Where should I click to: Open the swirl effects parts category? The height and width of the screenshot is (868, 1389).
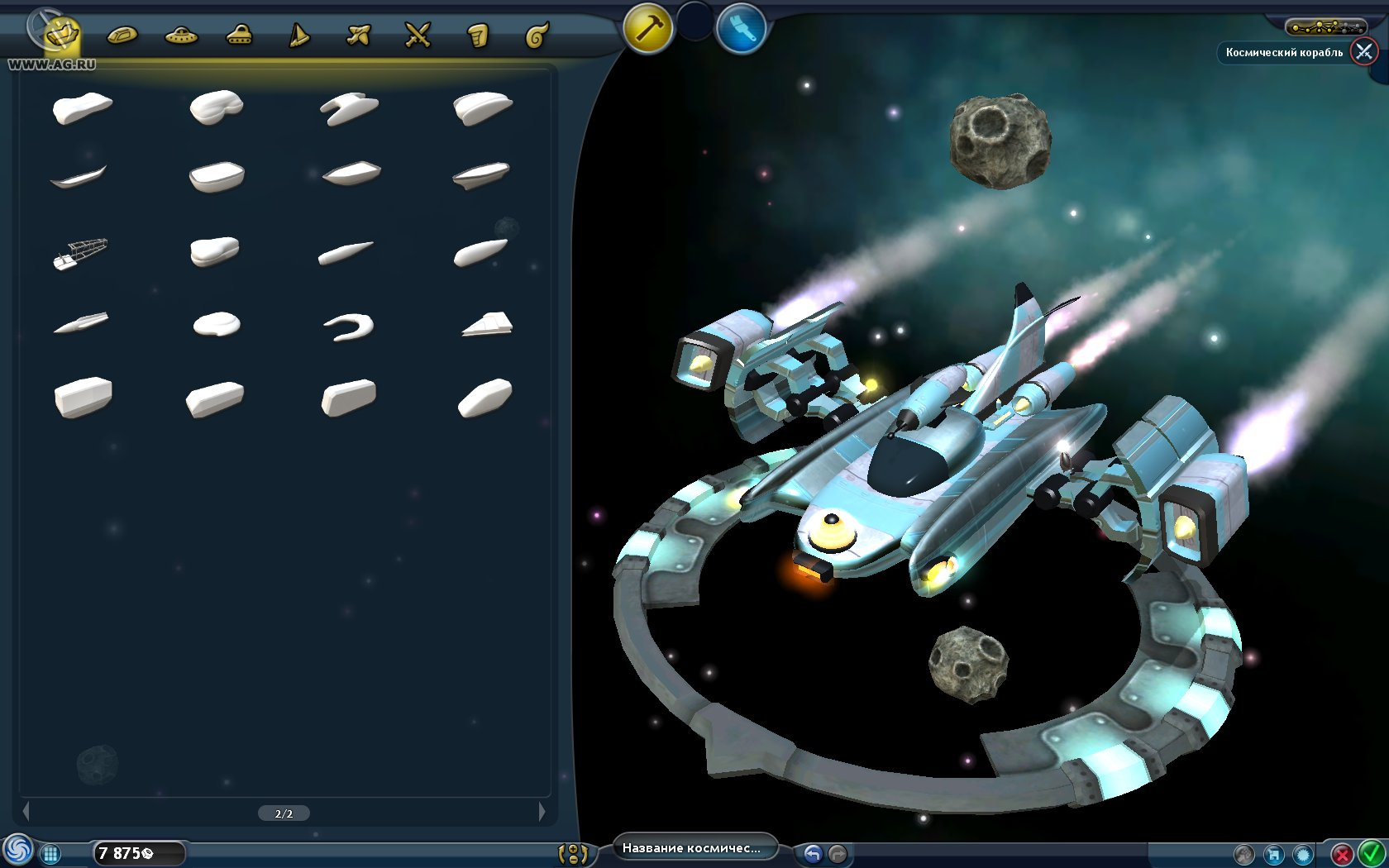click(x=537, y=36)
